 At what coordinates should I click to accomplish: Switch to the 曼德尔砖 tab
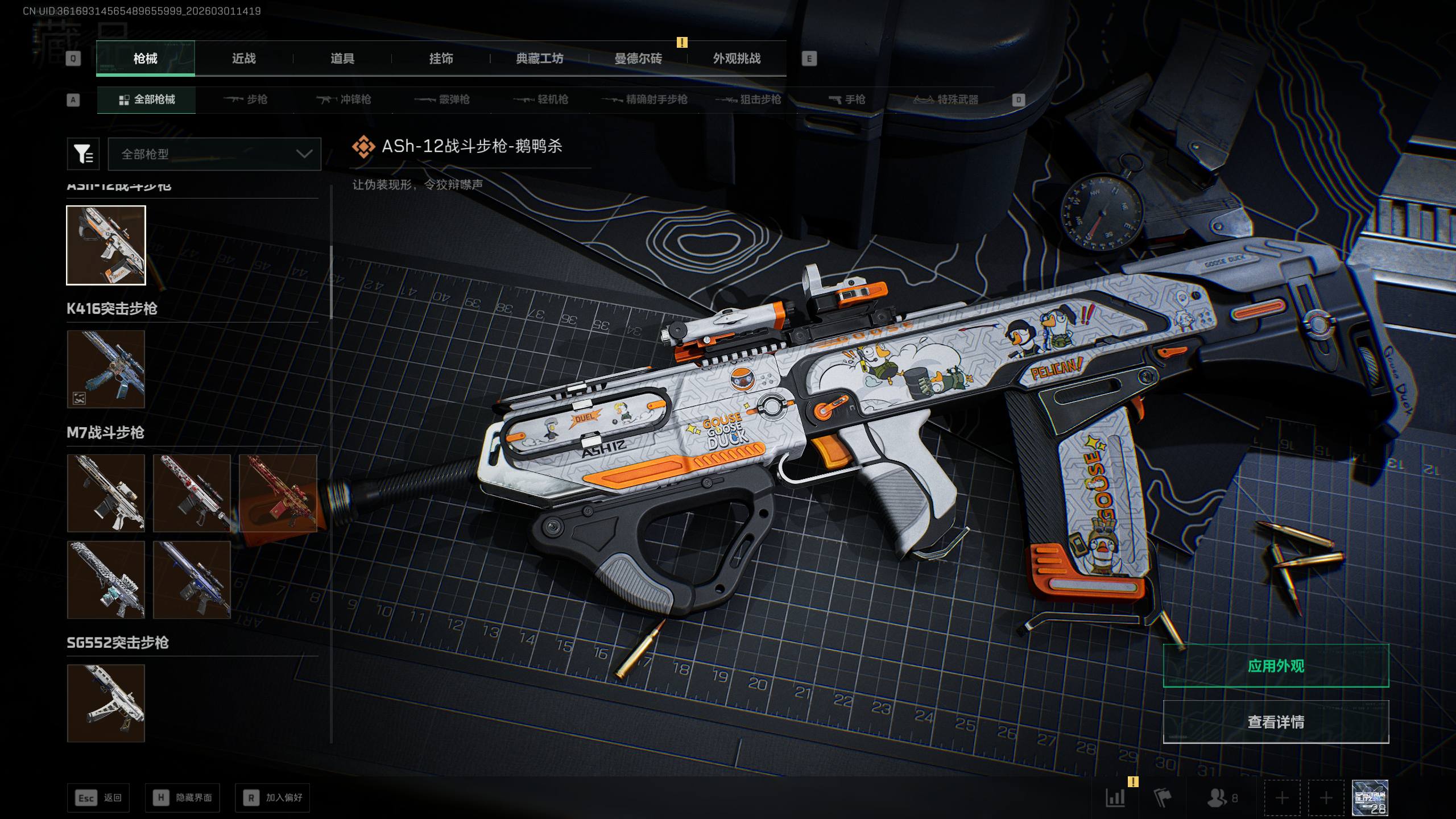click(x=638, y=59)
